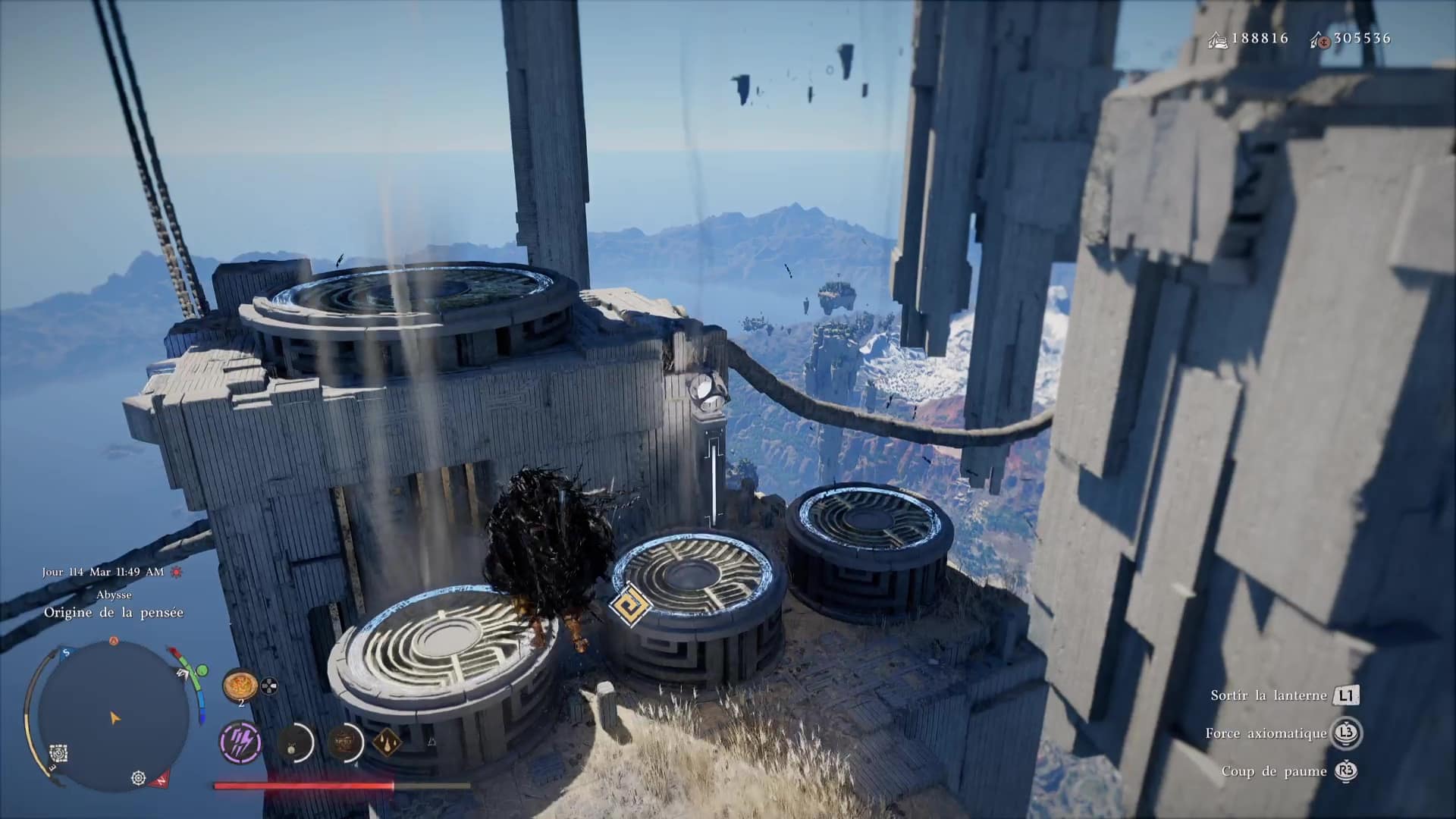Select the pizza food item slot

point(240,686)
